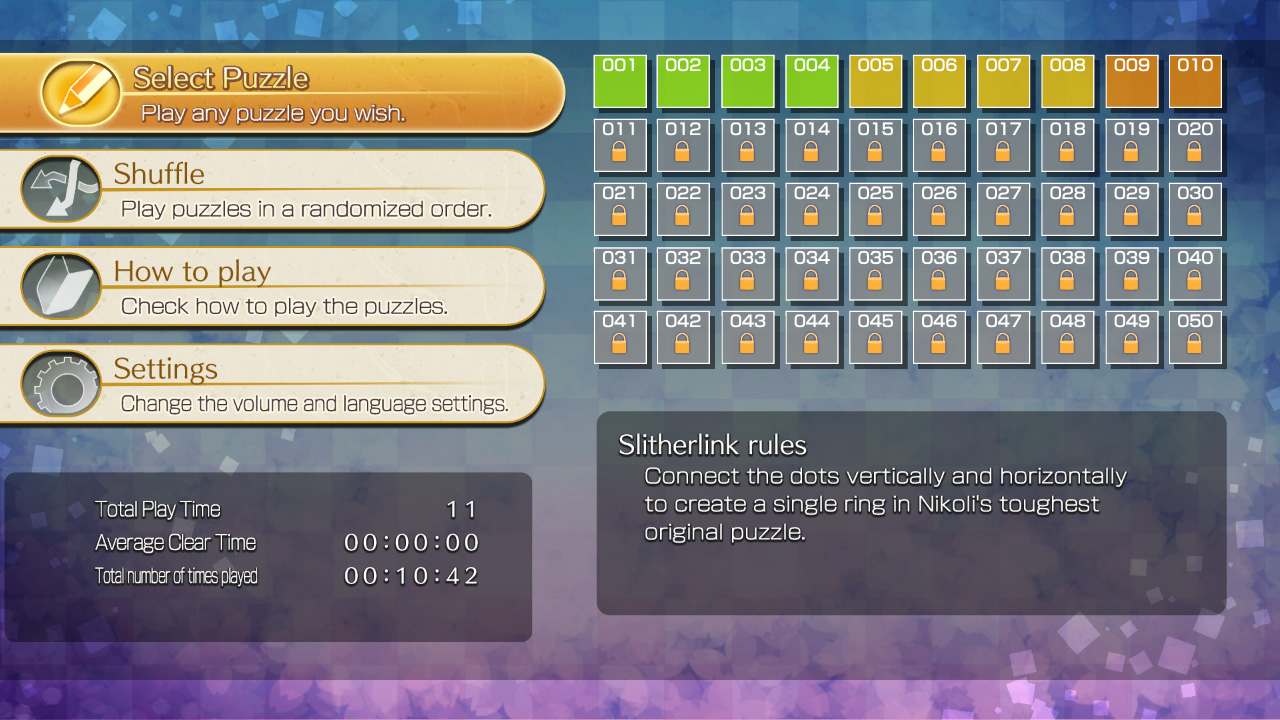Click the lock icon on puzzle 011
1280x720 pixels.
pos(621,153)
